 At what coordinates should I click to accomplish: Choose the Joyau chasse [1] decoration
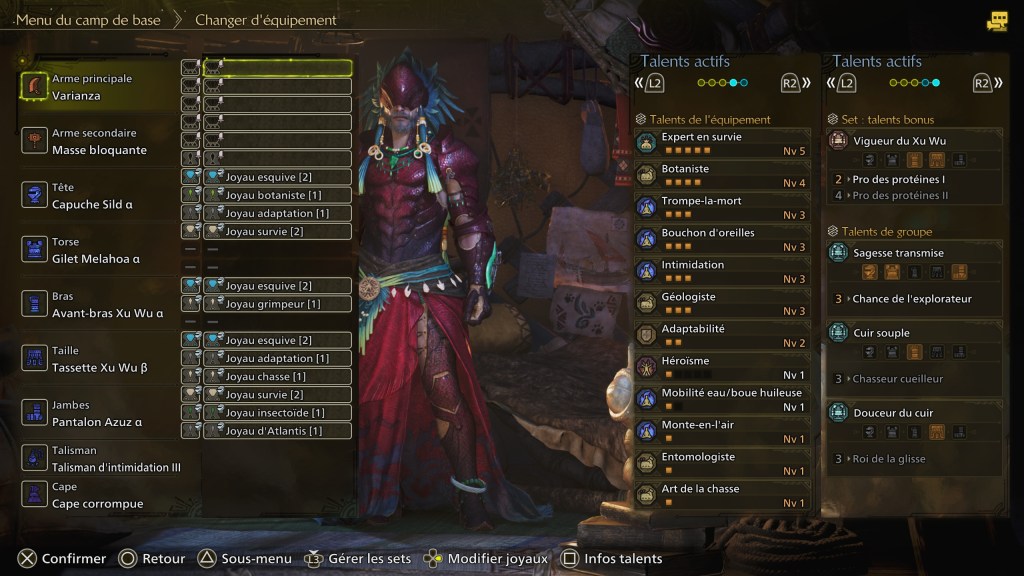[x=277, y=376]
